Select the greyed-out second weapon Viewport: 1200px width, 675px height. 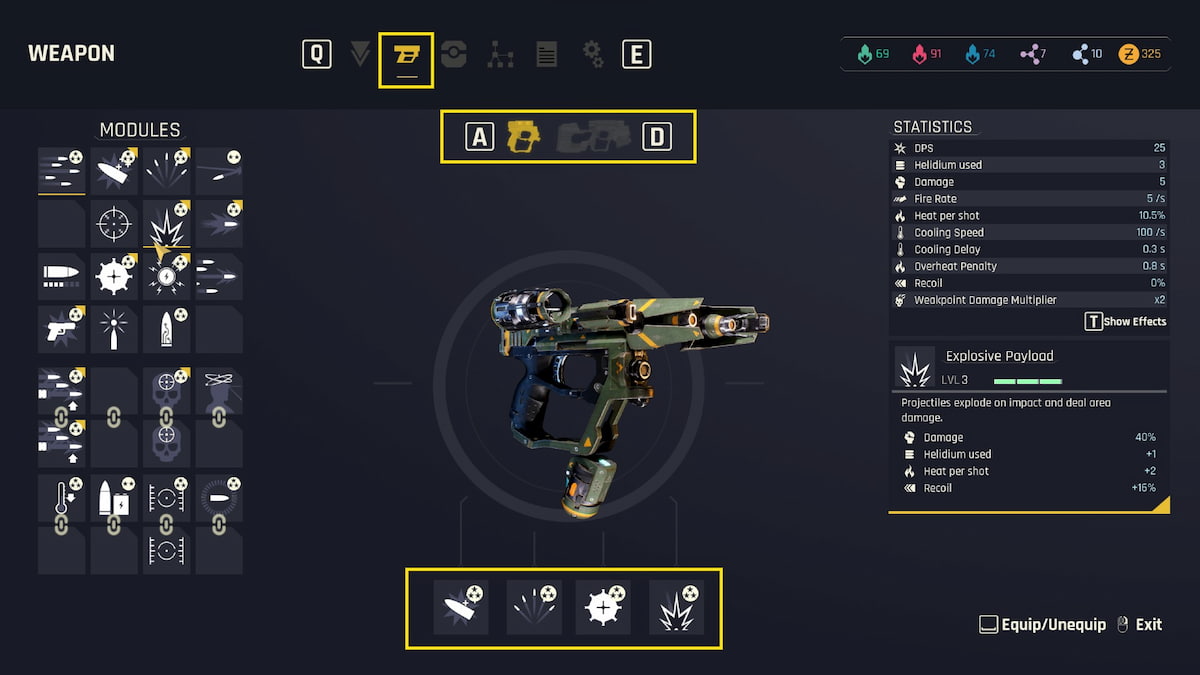594,136
